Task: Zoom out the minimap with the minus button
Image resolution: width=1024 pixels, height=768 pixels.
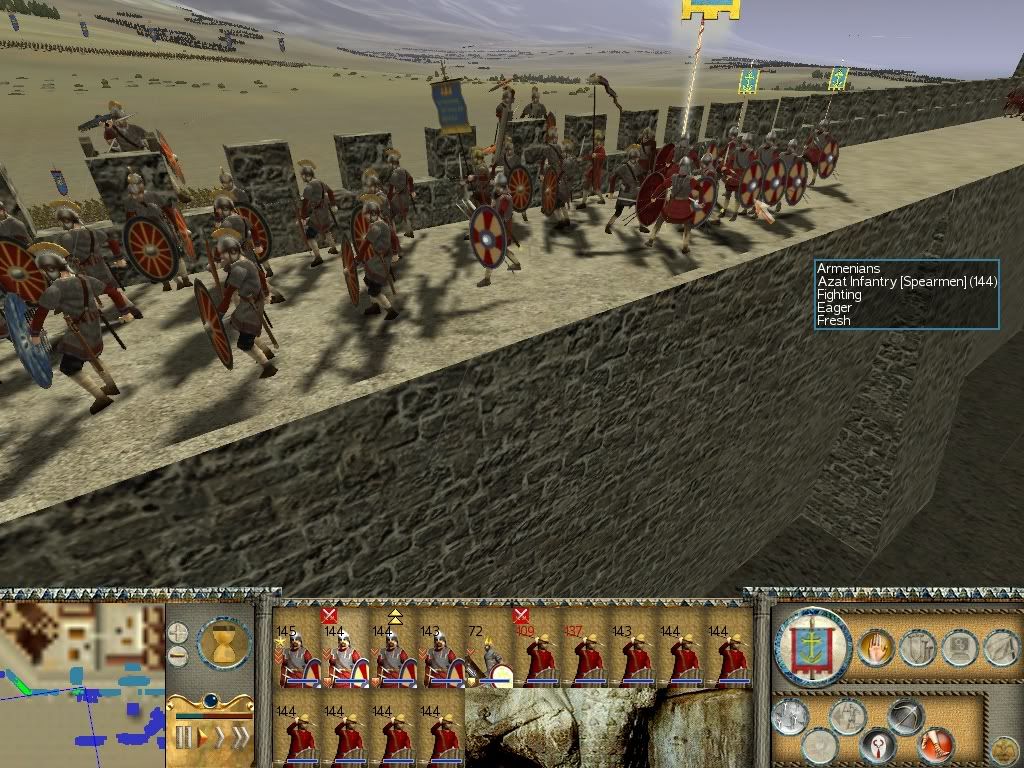Action: coord(177,656)
